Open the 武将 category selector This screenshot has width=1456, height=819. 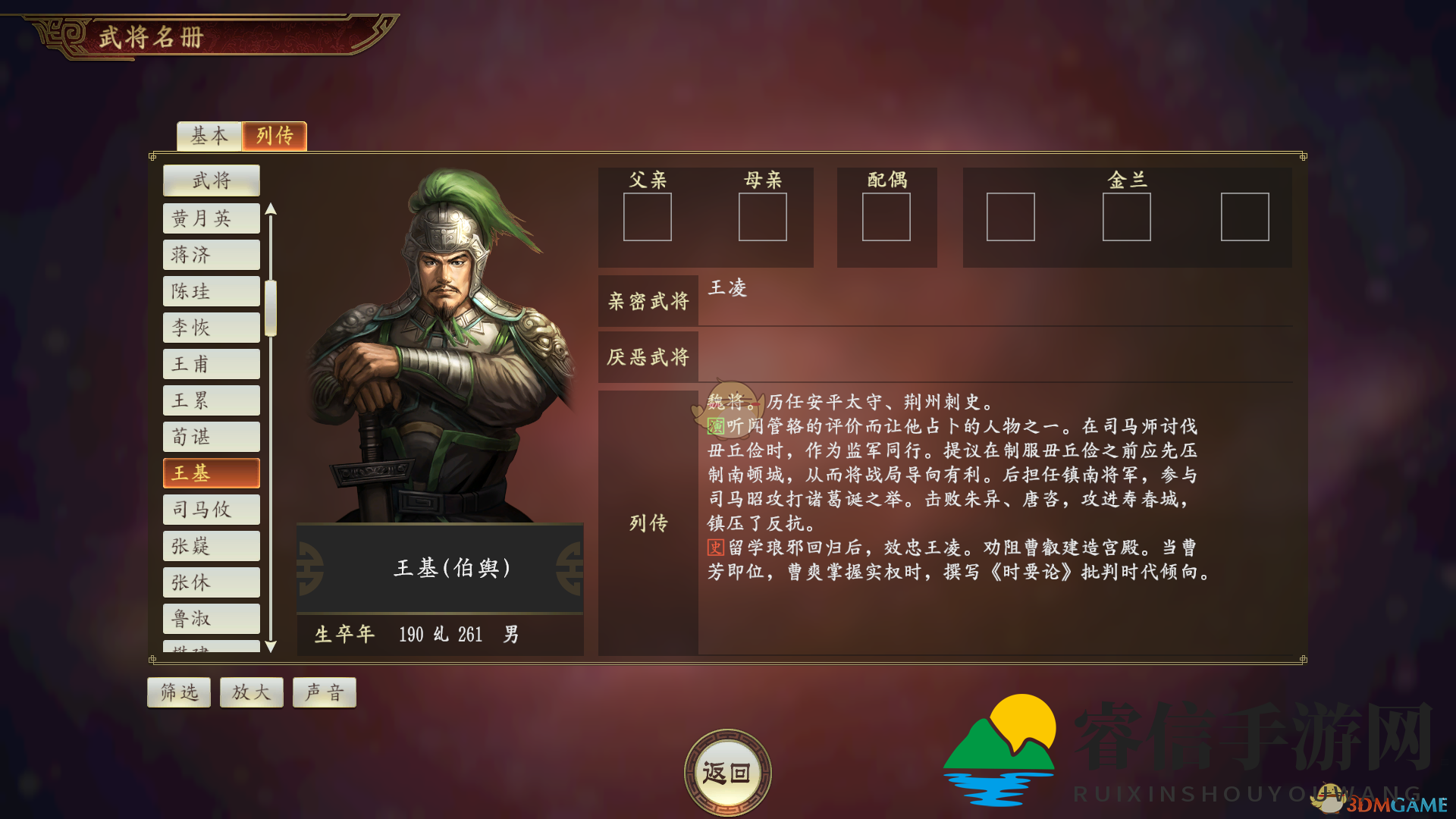211,180
